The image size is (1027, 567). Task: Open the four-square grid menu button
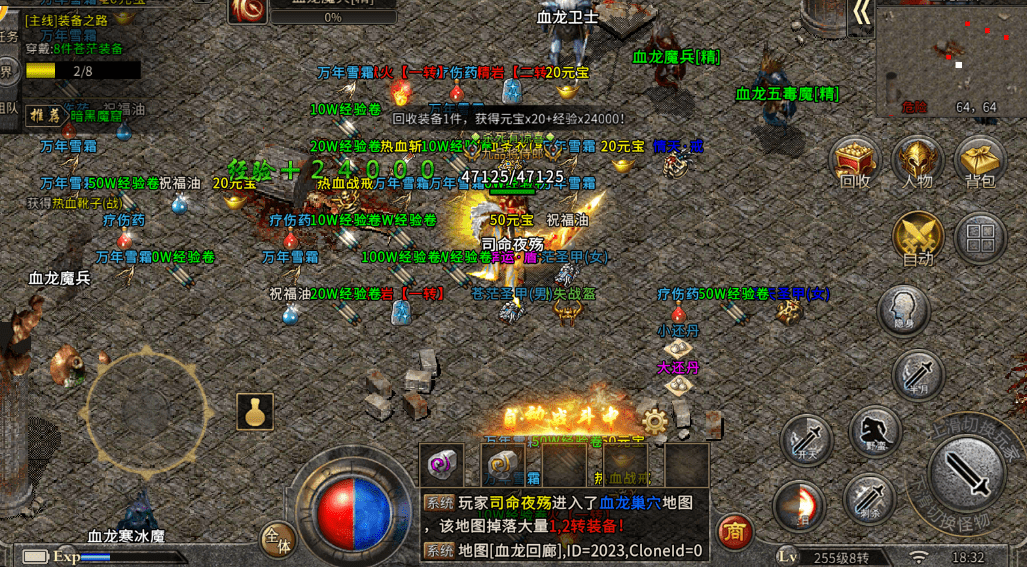point(980,237)
